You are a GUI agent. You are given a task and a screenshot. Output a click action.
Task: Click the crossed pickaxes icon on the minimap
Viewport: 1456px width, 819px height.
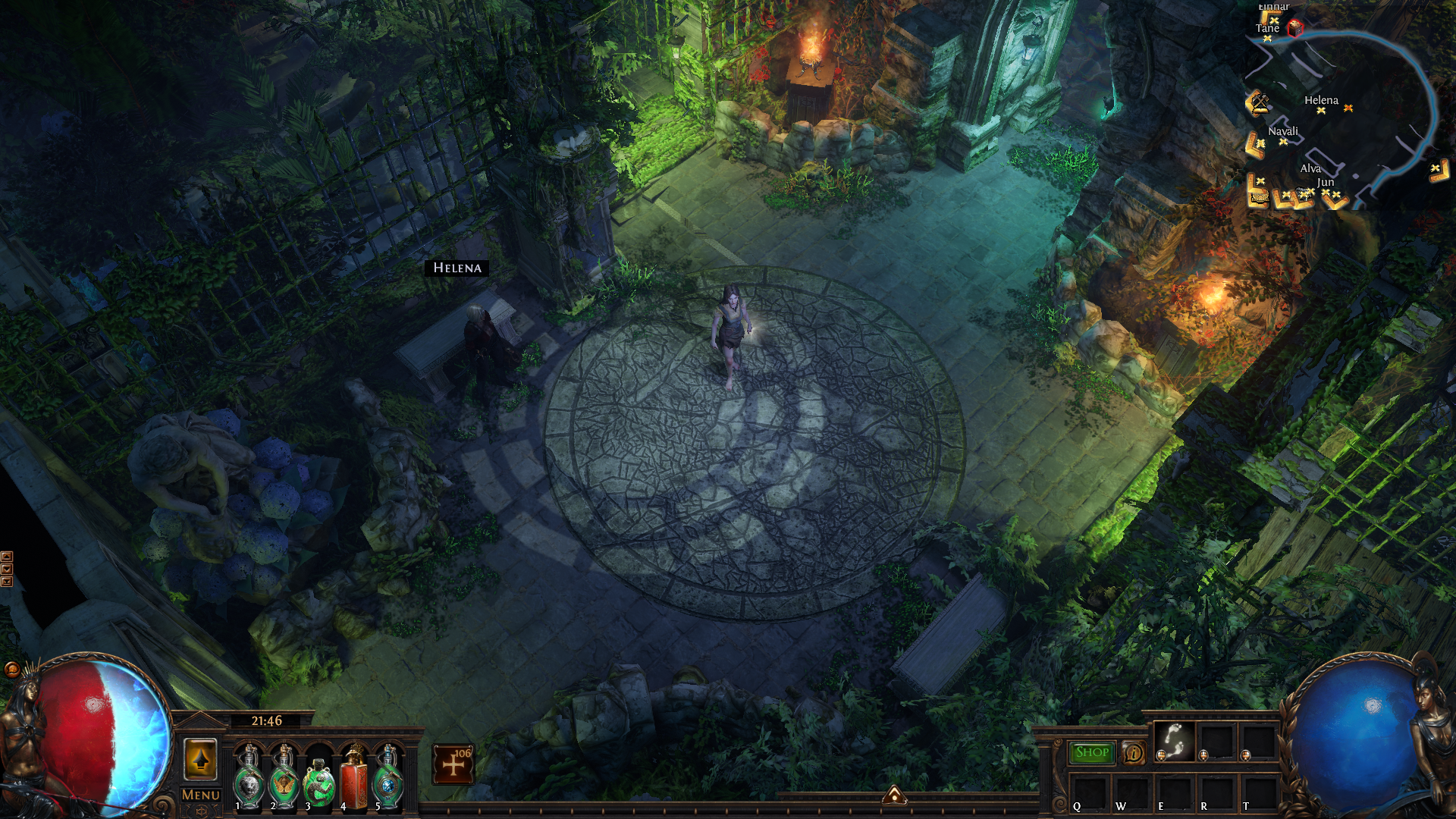click(x=1258, y=102)
